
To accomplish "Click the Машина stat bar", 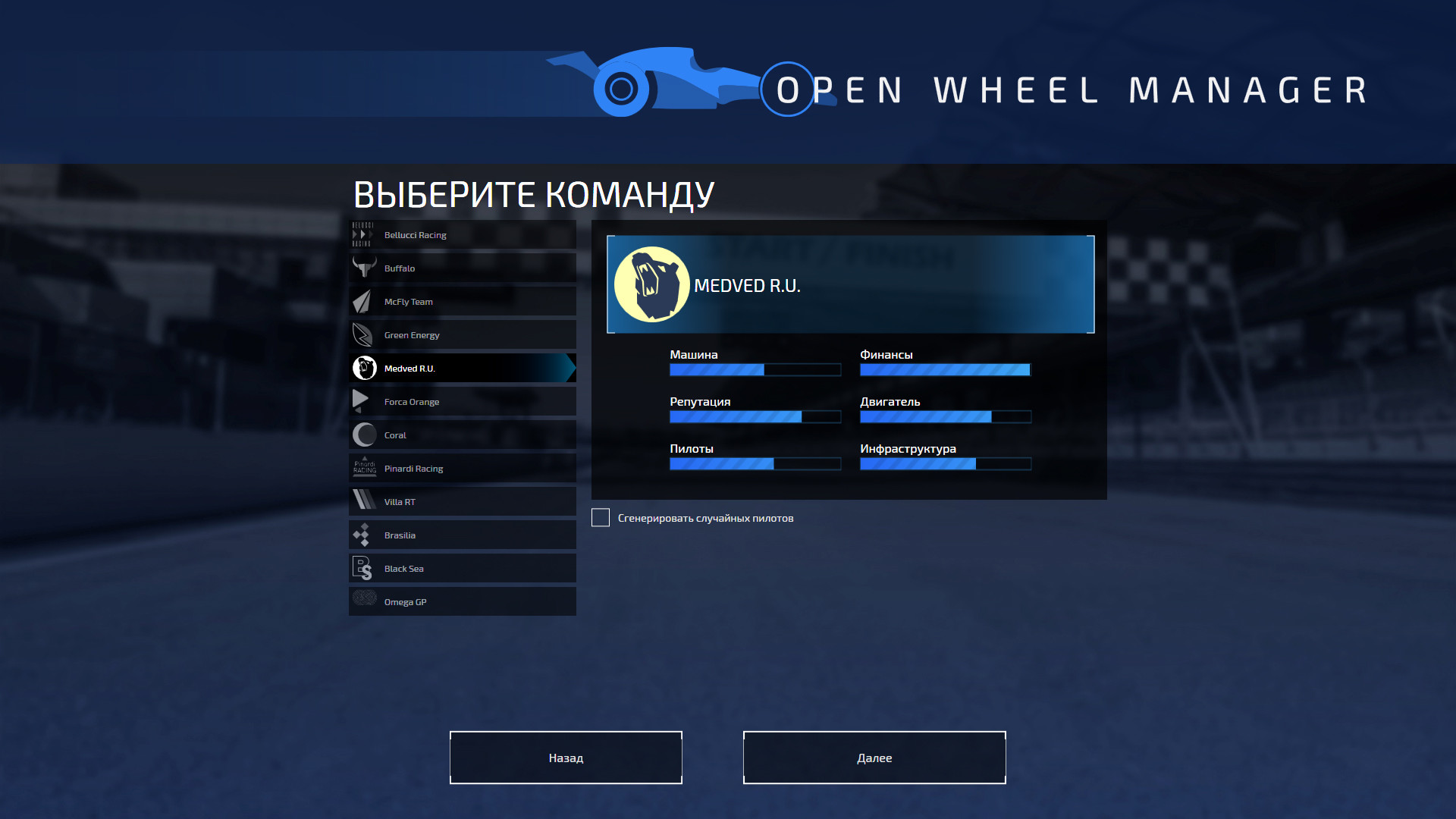I will click(755, 369).
